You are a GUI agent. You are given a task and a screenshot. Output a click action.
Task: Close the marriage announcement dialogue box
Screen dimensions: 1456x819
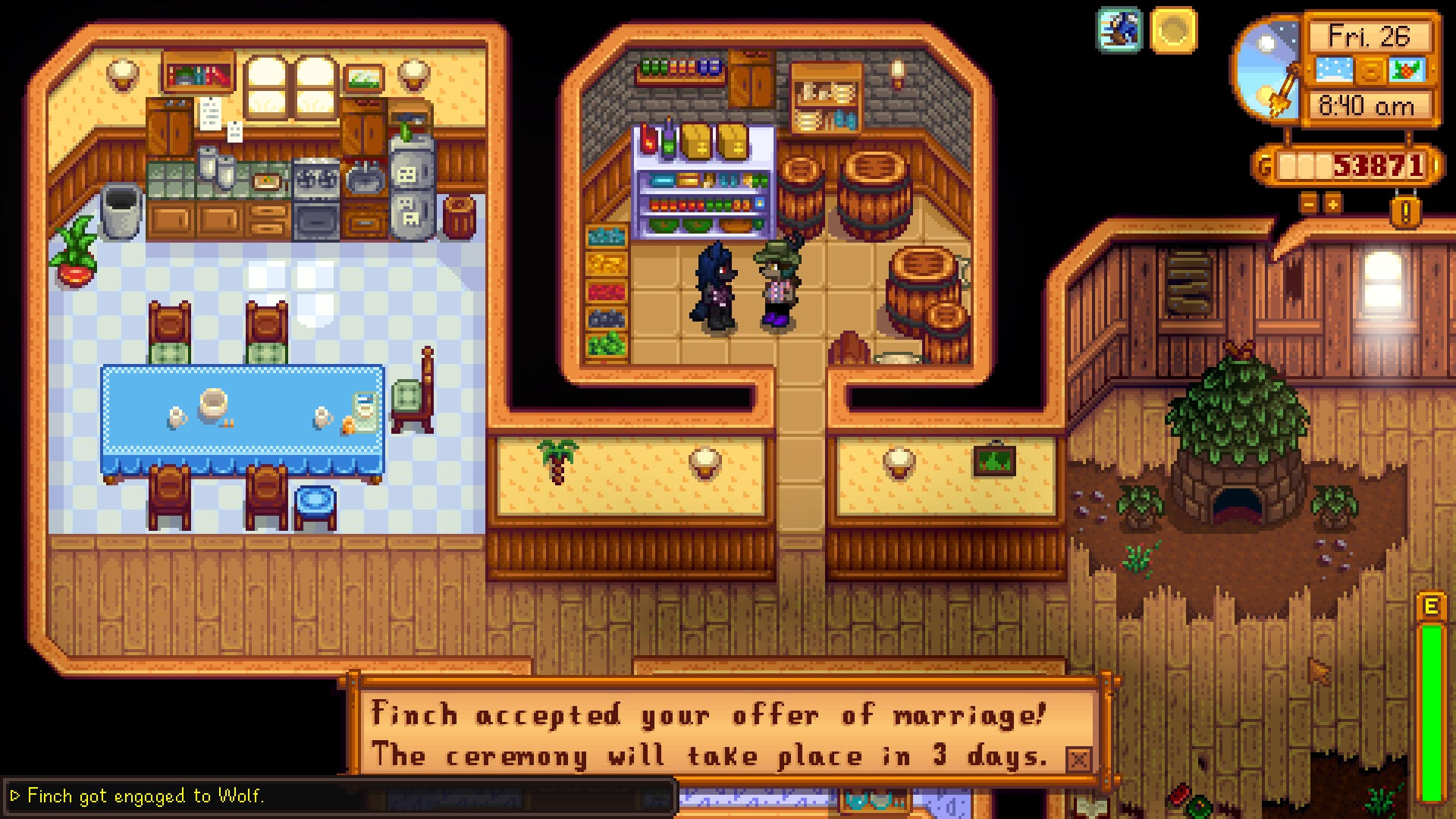pyautogui.click(x=1078, y=759)
